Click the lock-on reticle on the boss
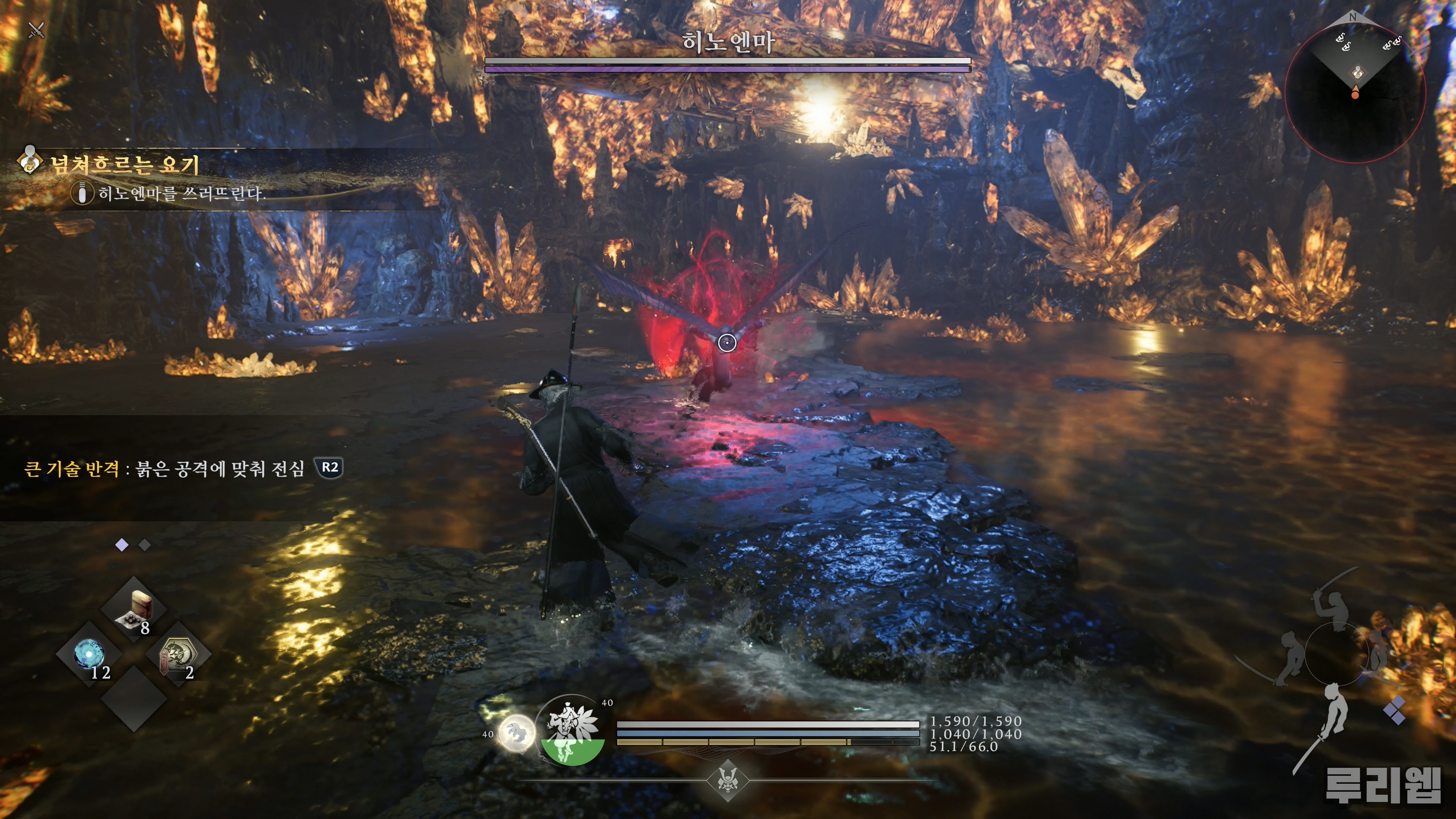This screenshot has width=1456, height=819. click(x=727, y=342)
